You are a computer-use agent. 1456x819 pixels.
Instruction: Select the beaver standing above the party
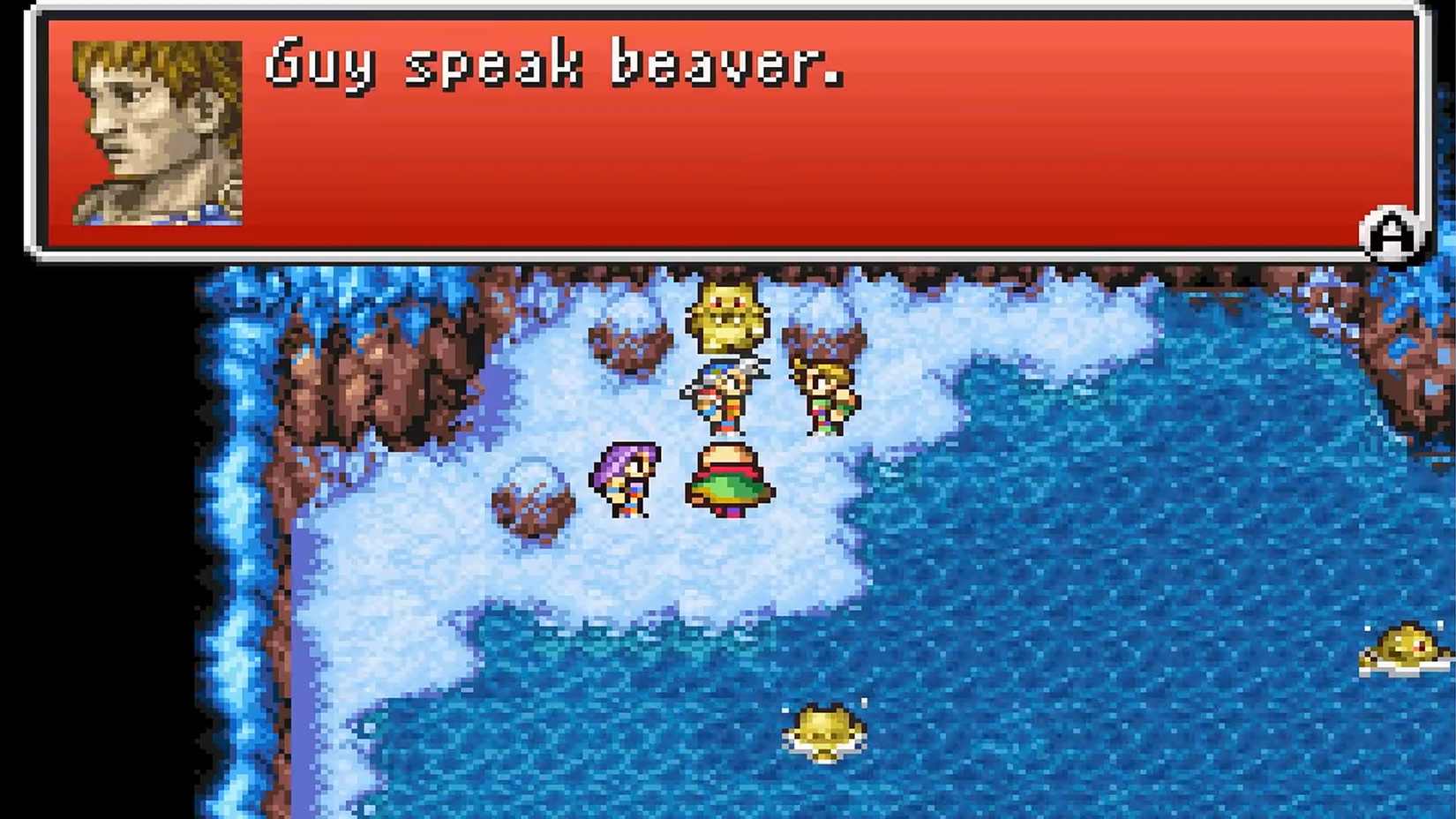tap(727, 316)
